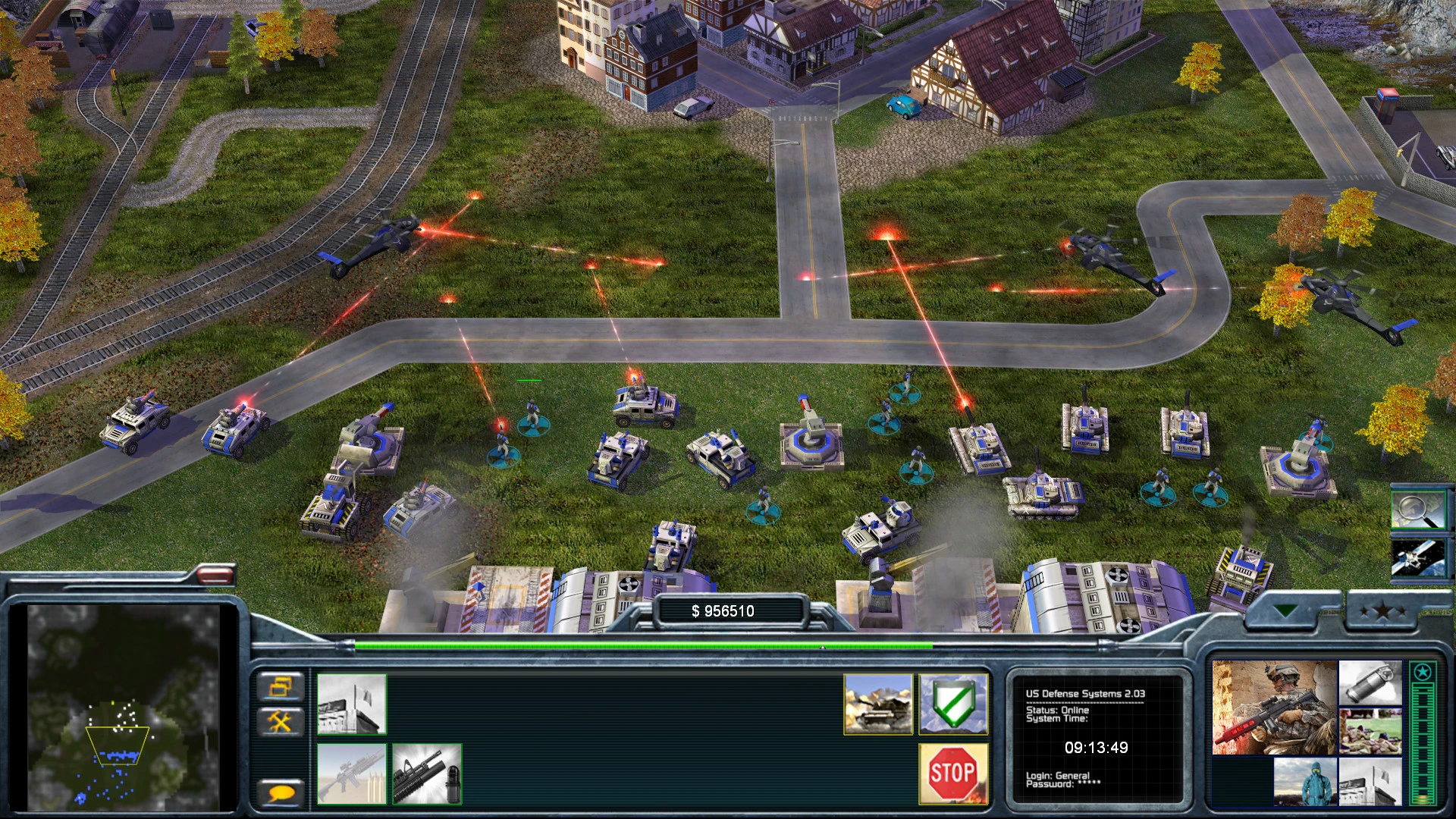Use the magnifying glass map shortcut
This screenshot has width=1456, height=819.
click(1417, 509)
